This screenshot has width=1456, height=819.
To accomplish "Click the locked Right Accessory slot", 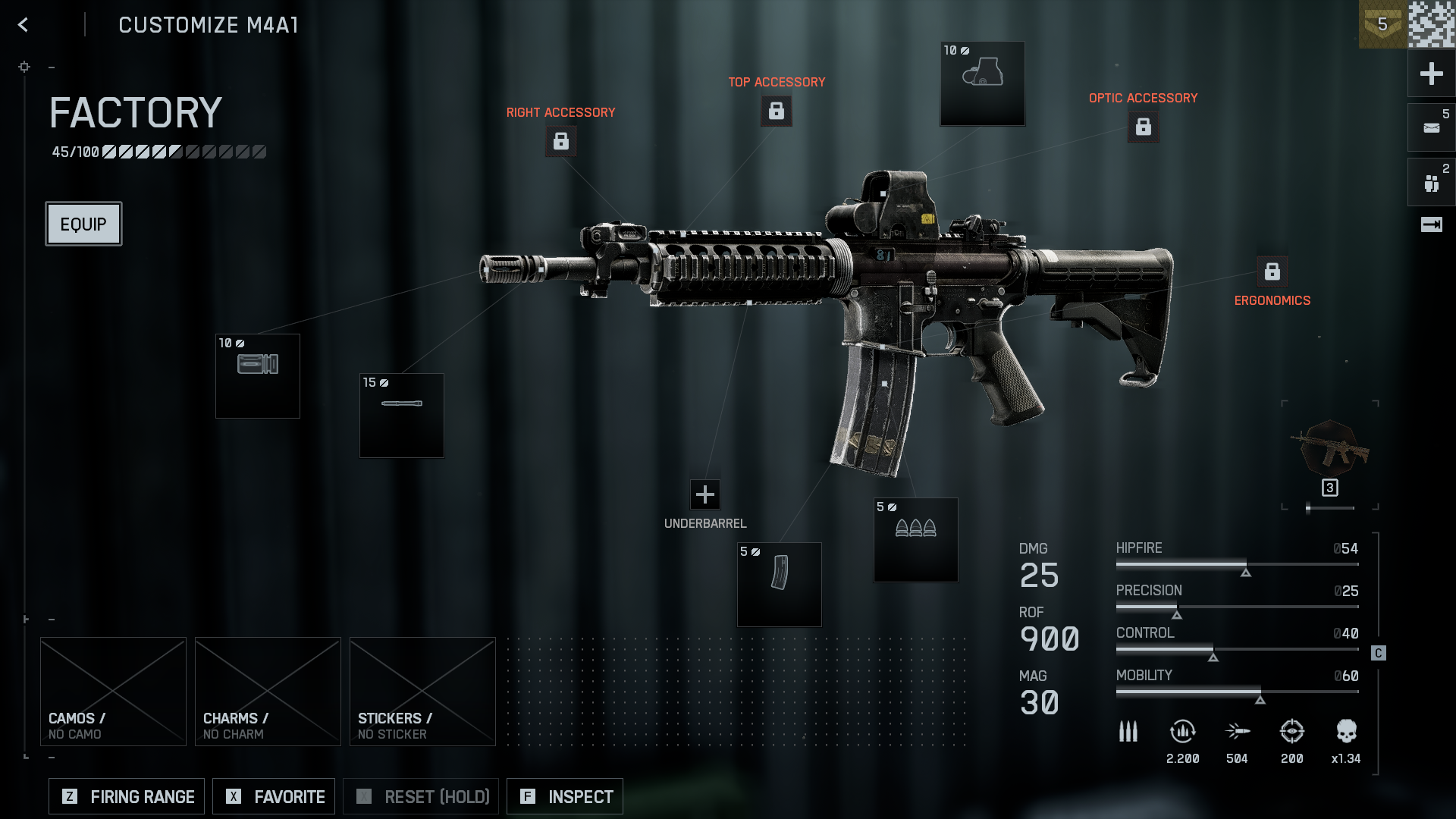I will tap(561, 141).
